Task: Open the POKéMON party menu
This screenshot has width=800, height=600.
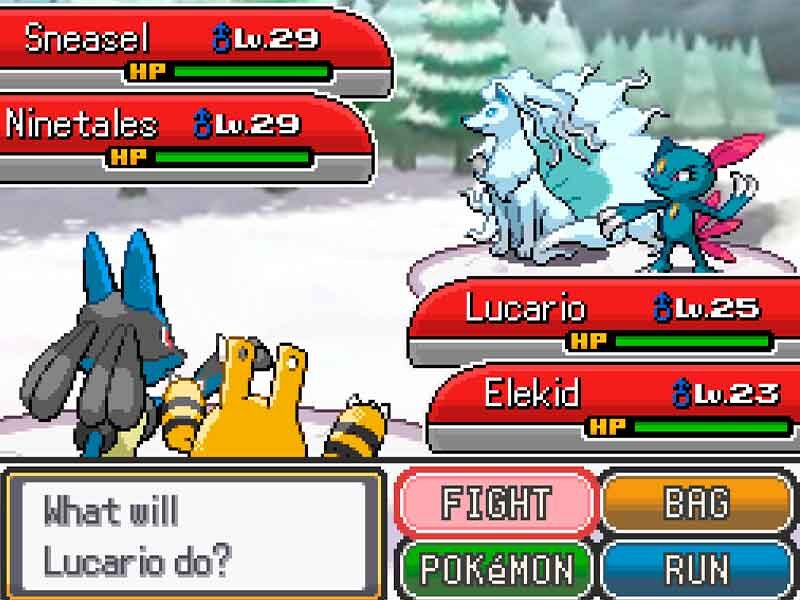Action: tap(496, 569)
